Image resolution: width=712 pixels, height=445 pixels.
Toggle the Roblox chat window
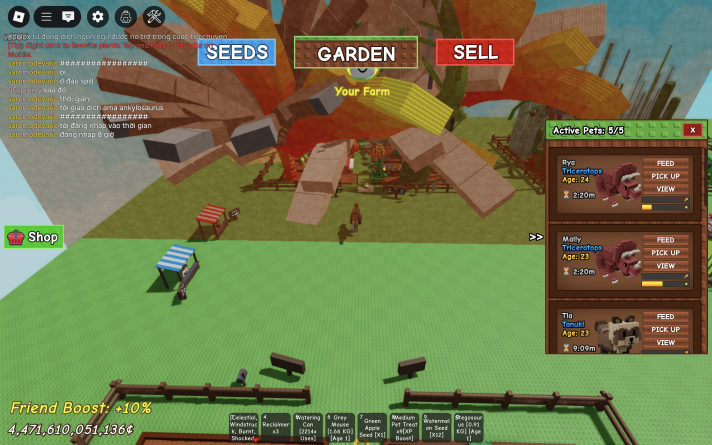tap(68, 16)
